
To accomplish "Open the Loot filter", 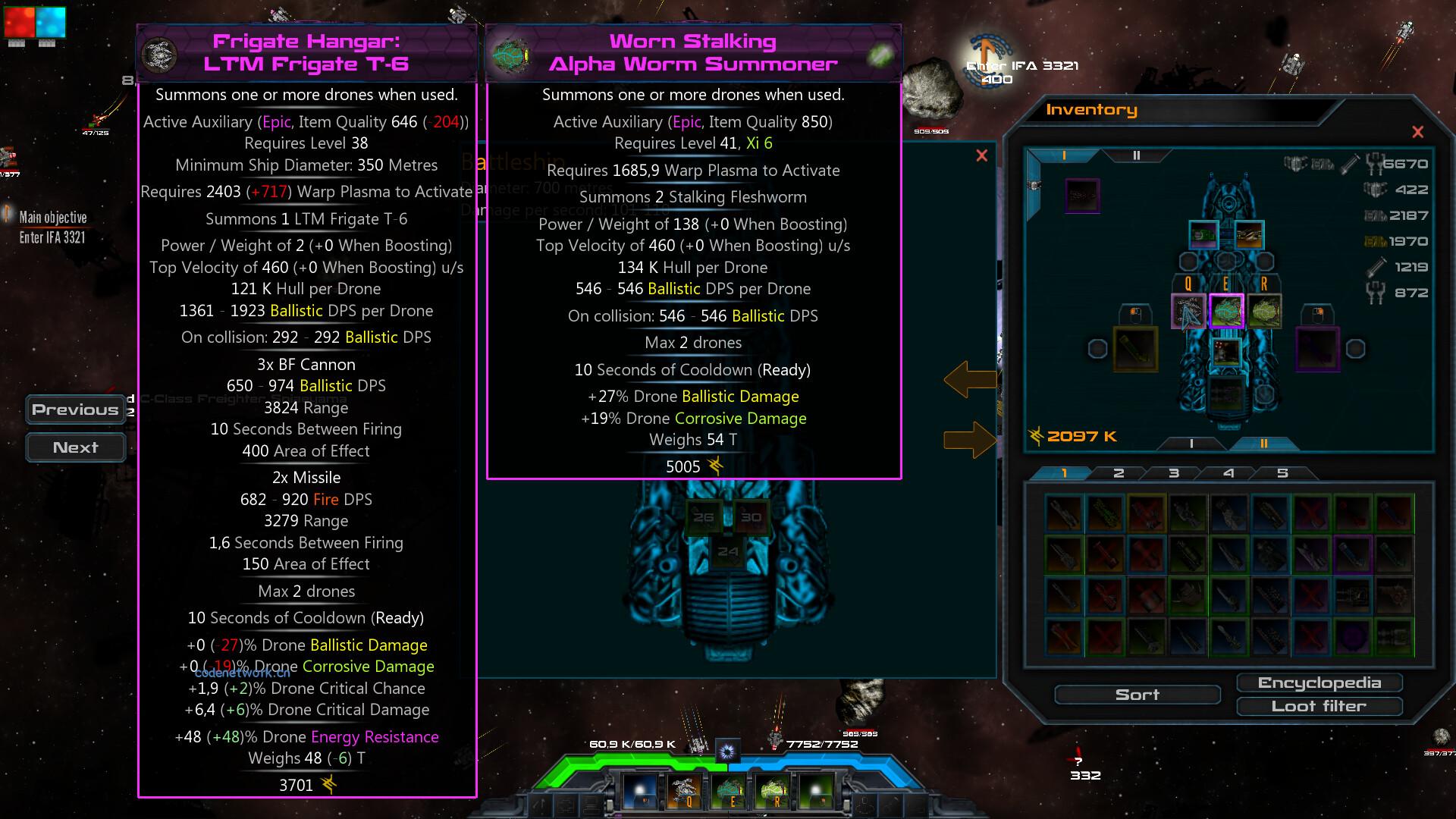I will pos(1319,707).
